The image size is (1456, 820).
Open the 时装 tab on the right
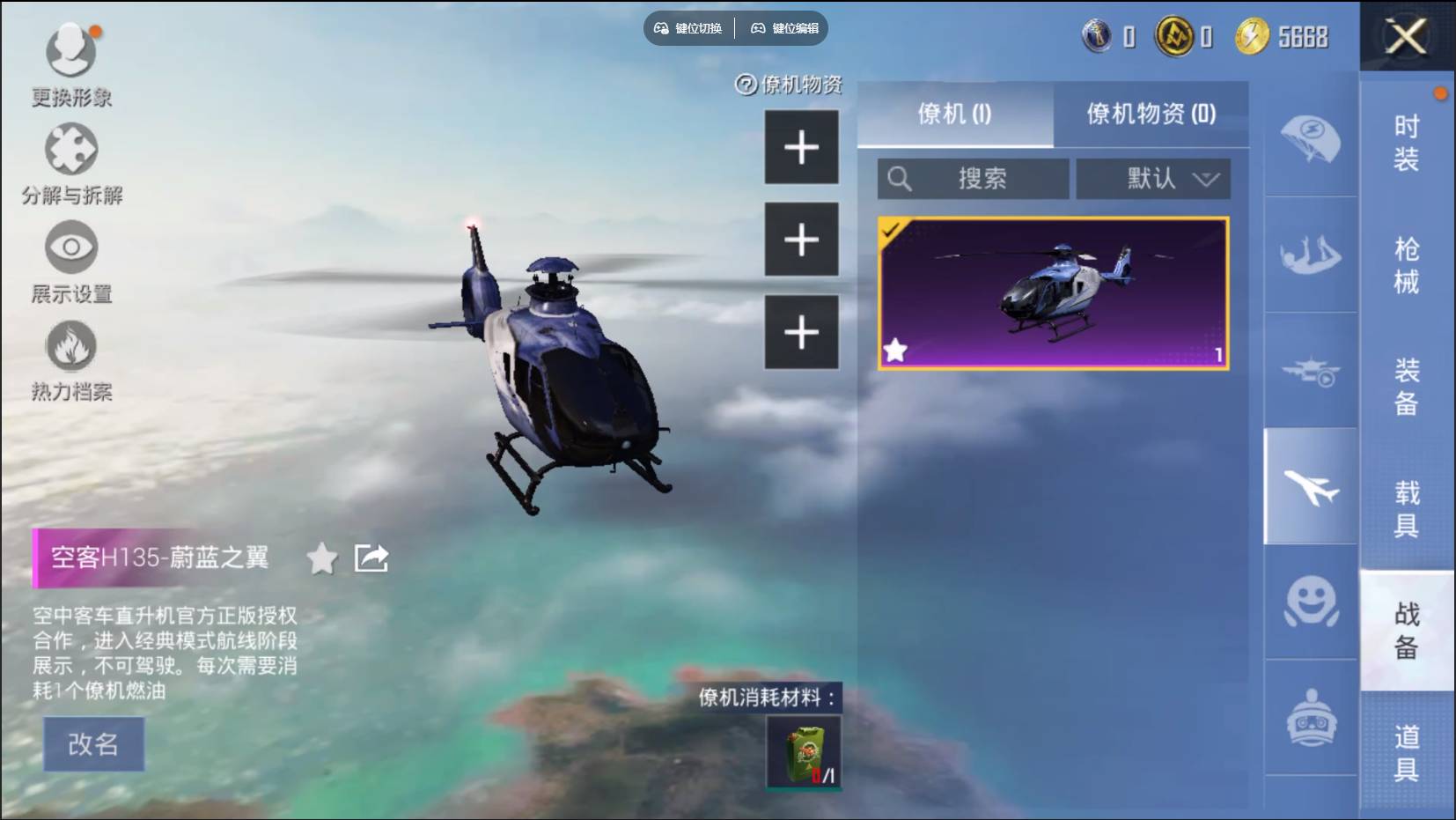click(x=1406, y=144)
